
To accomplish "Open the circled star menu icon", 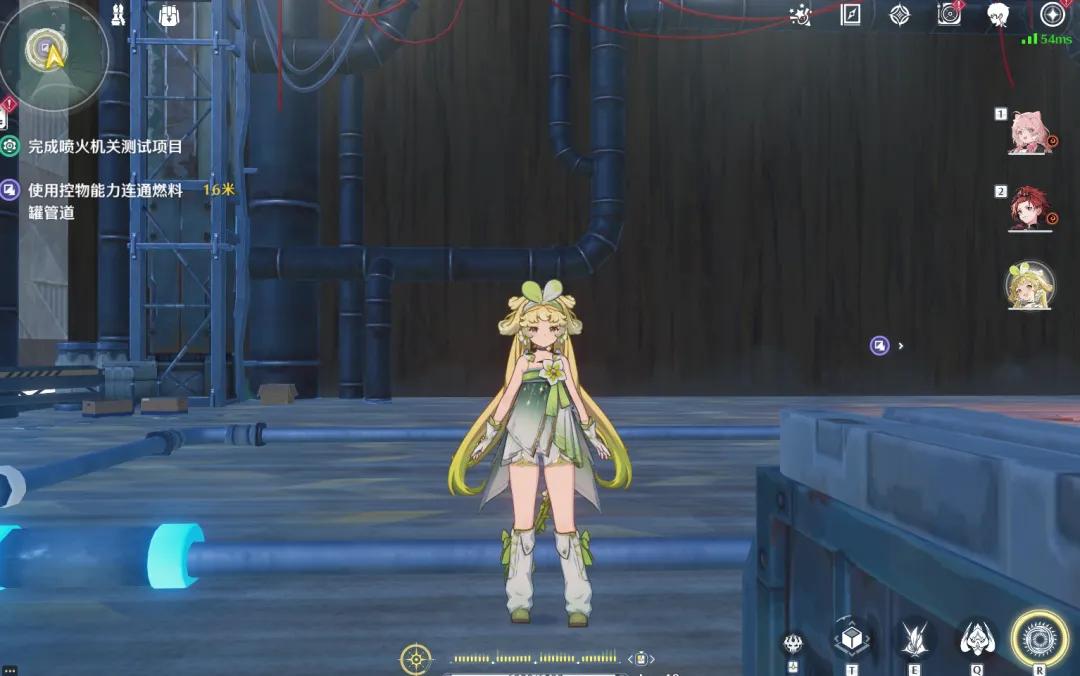I will [x=1051, y=15].
